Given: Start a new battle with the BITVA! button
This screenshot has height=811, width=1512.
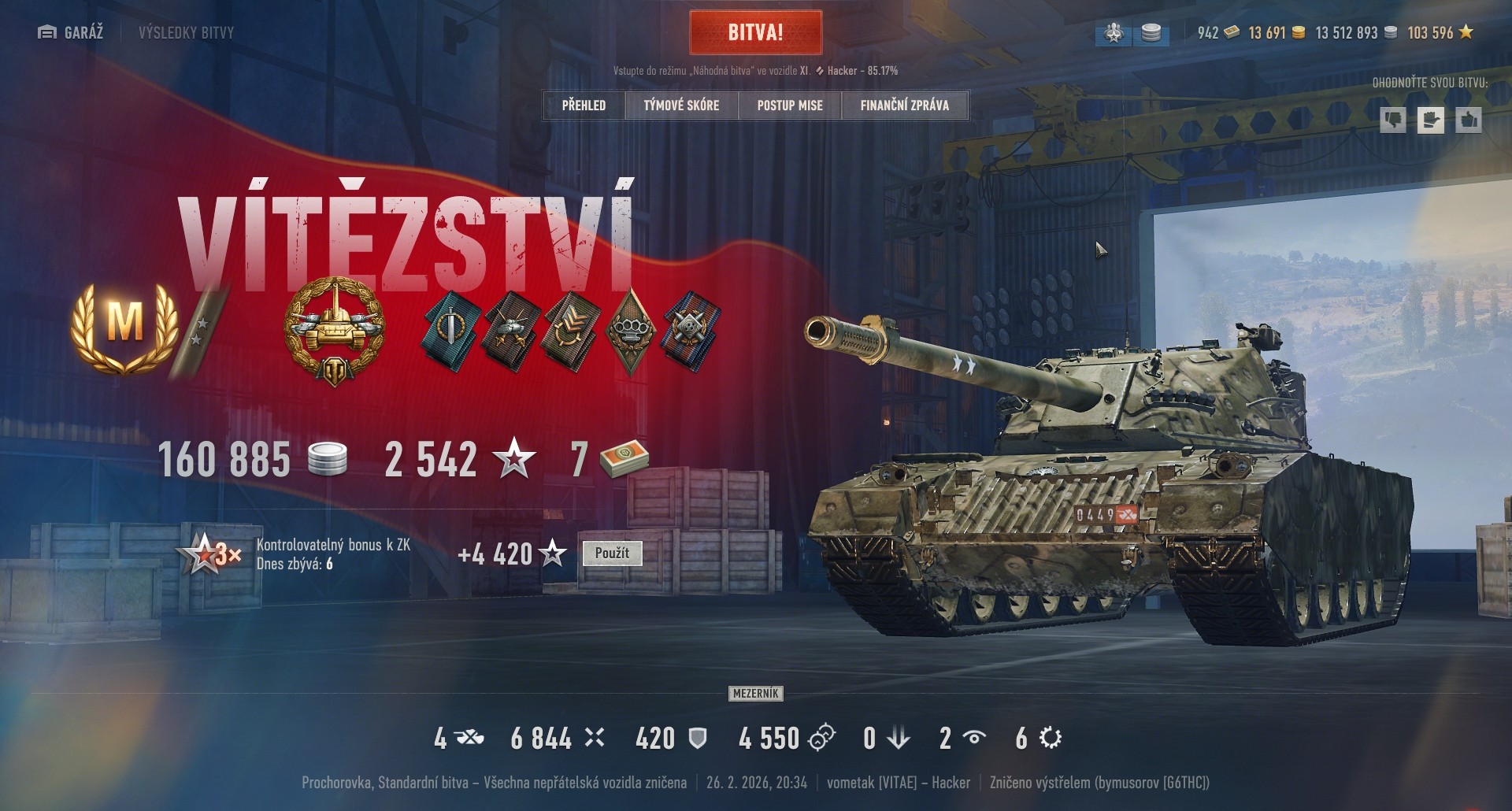Looking at the screenshot, I should pos(755,32).
